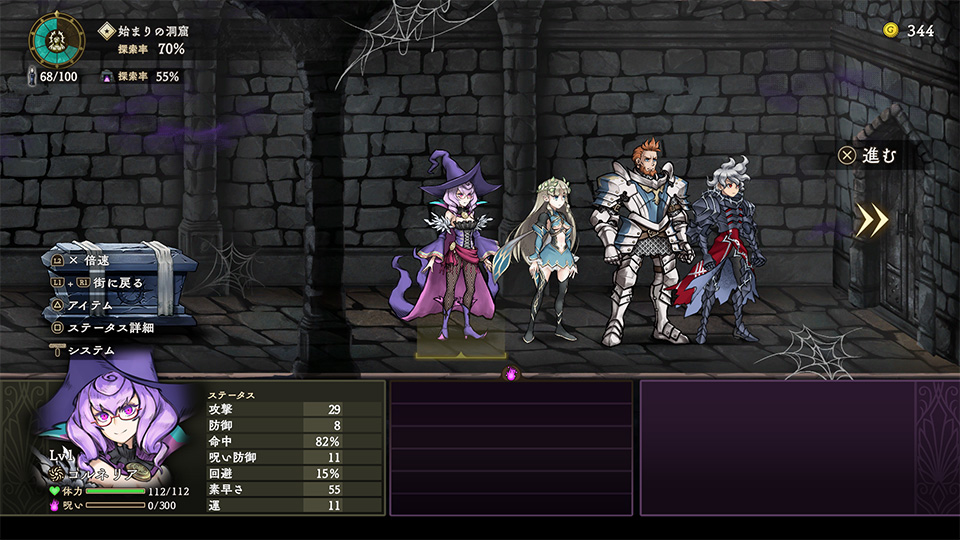The width and height of the screenshot is (960, 540).
Task: Open the システム system menu
Action: (90, 350)
